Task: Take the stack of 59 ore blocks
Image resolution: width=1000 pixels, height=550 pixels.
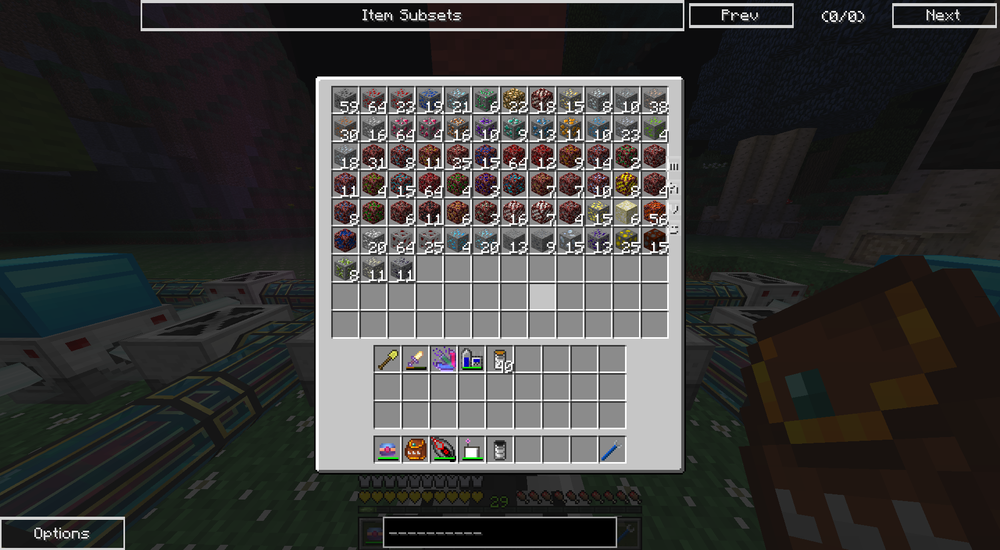Action: pyautogui.click(x=346, y=100)
